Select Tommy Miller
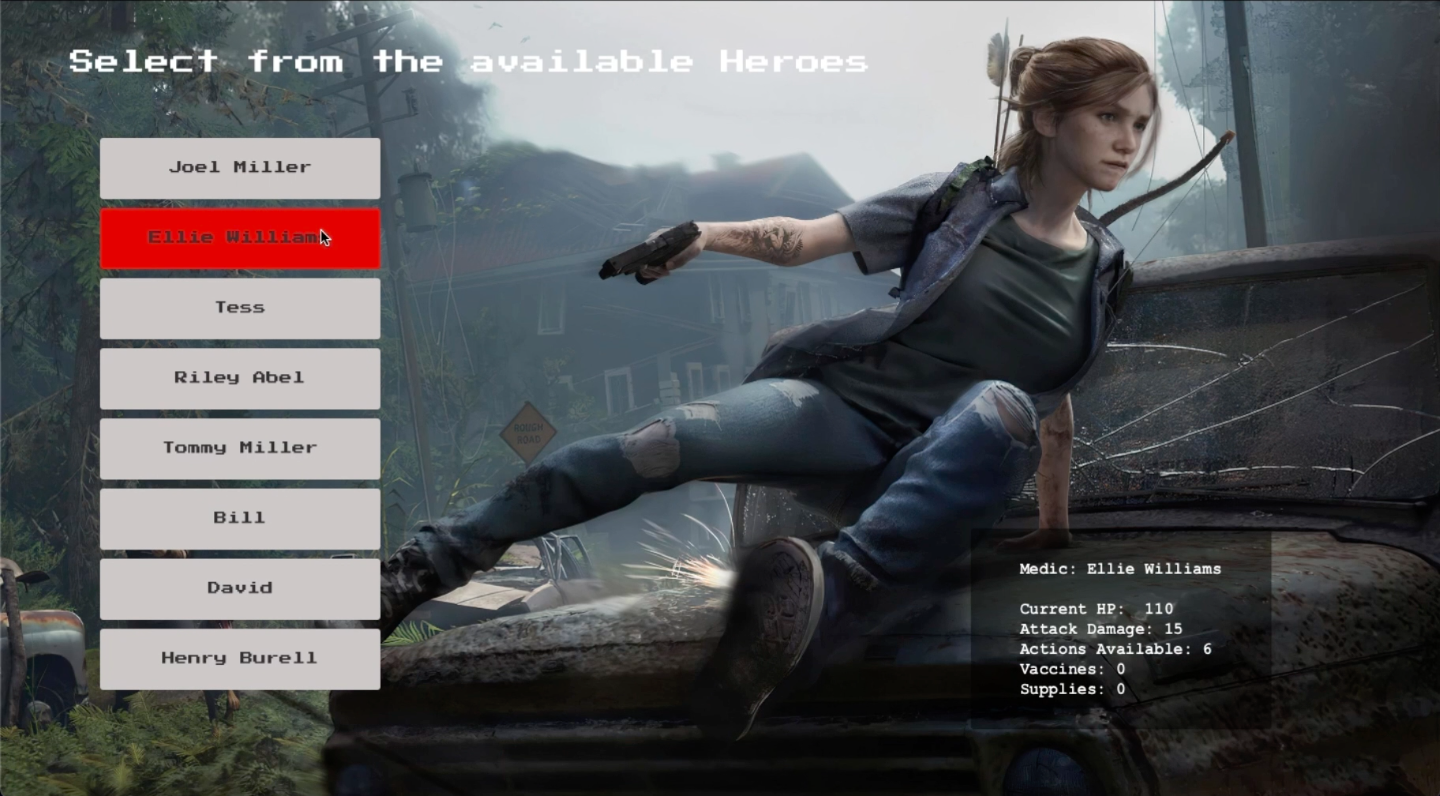1440x796 pixels. (x=240, y=448)
